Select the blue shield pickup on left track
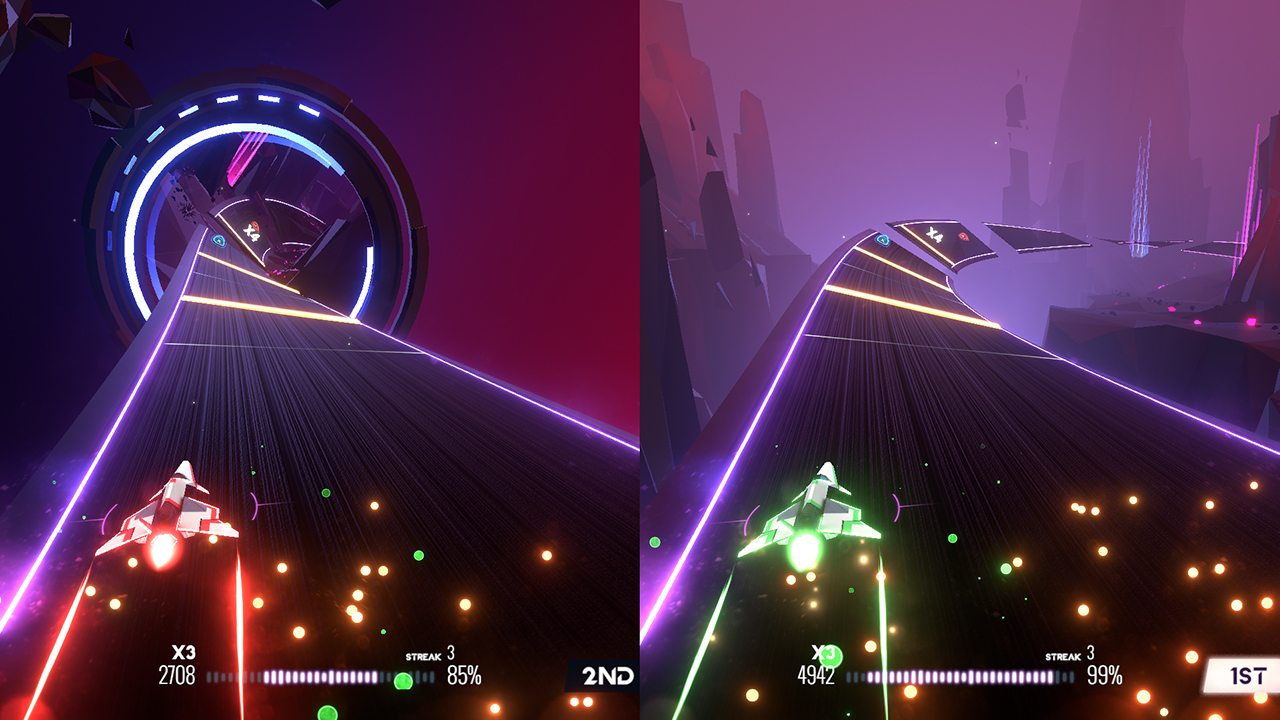This screenshot has width=1280, height=720. [x=219, y=240]
